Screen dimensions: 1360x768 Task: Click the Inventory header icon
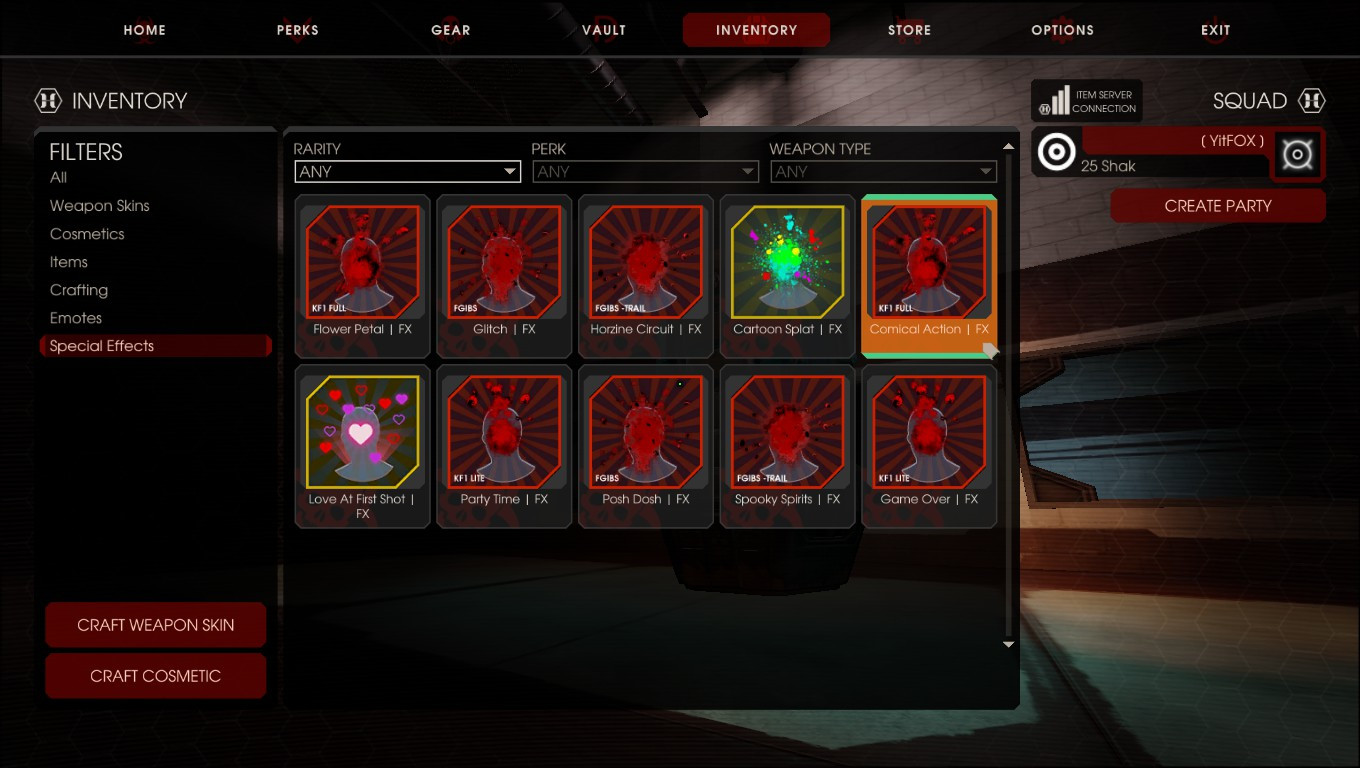pos(50,100)
